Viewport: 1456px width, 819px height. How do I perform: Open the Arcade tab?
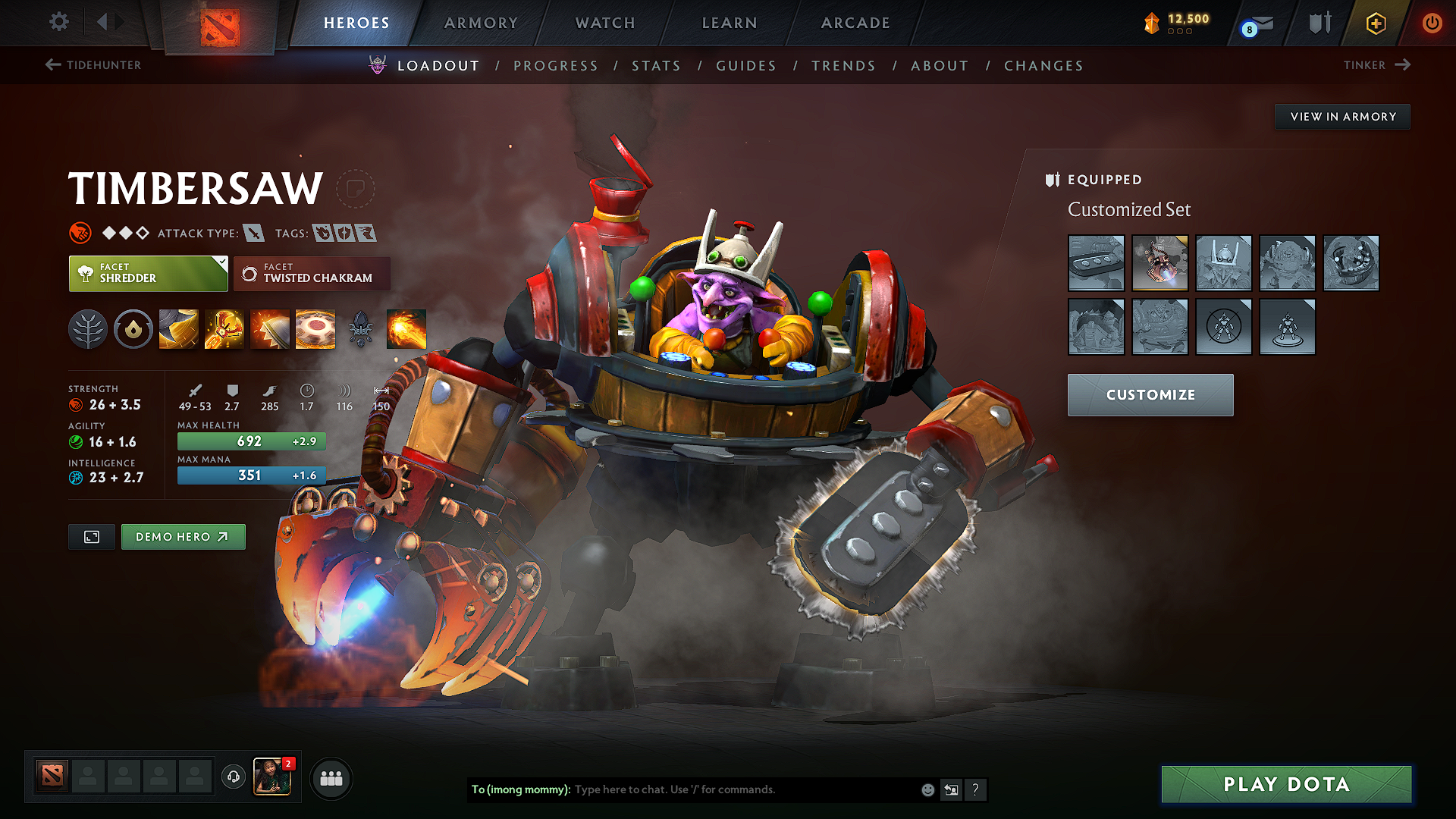(x=855, y=23)
